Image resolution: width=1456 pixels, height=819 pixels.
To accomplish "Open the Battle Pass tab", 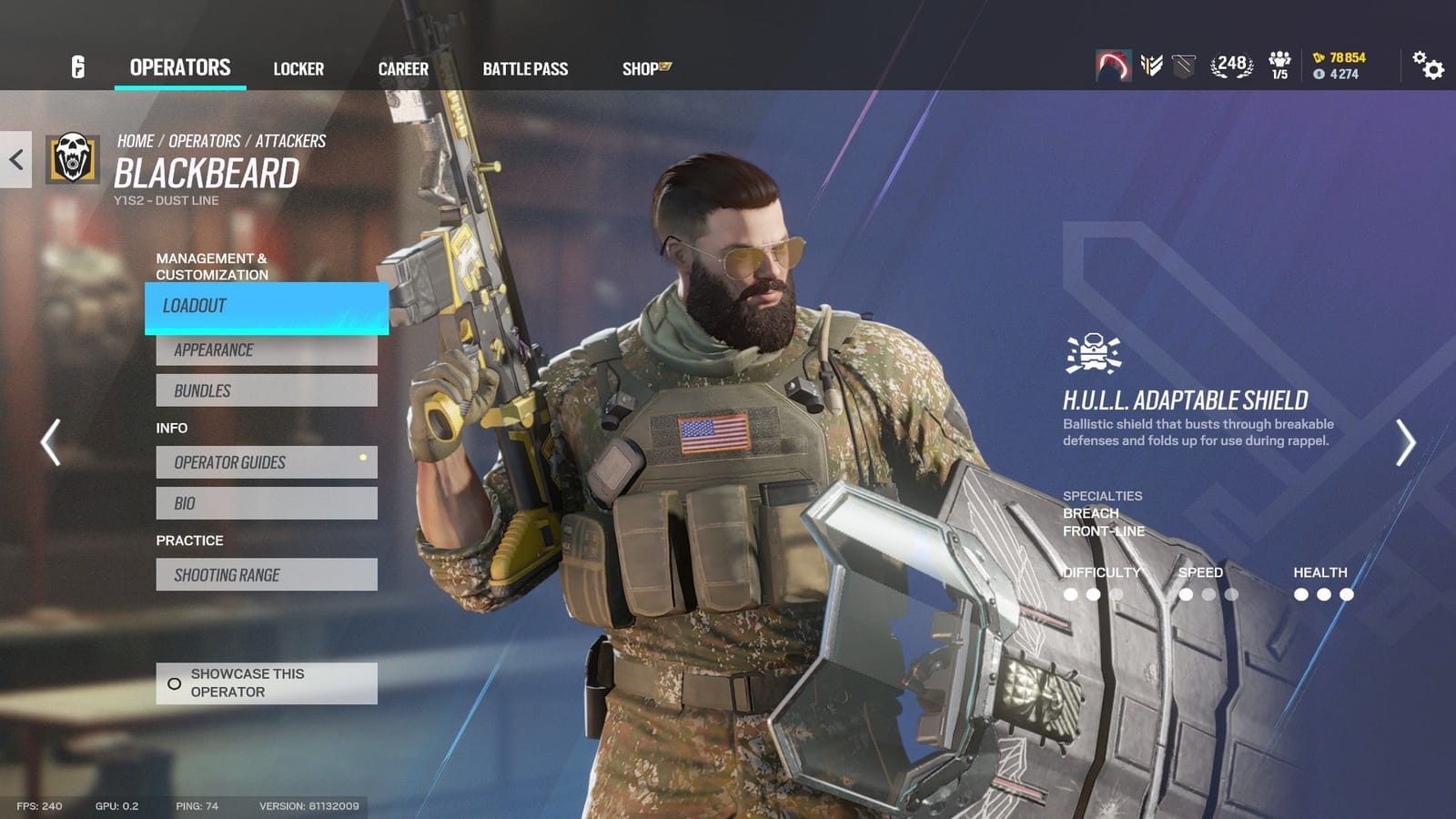I will tap(526, 68).
